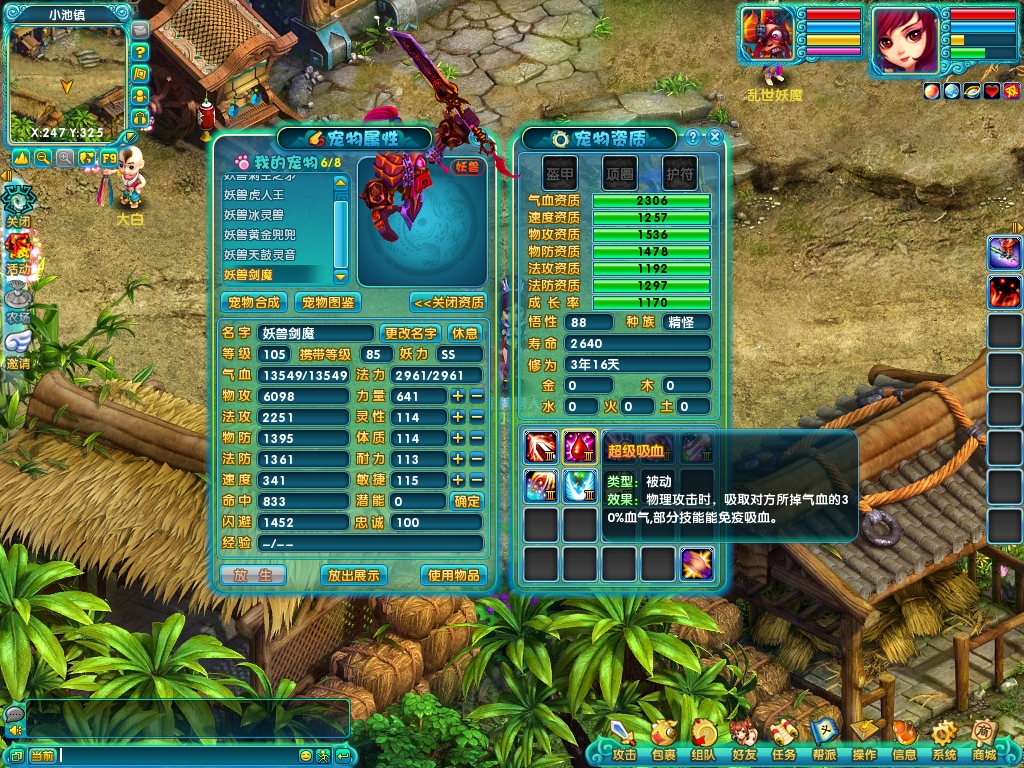Confirm attribute points with 确定 button
The width and height of the screenshot is (1024, 768).
coord(466,501)
